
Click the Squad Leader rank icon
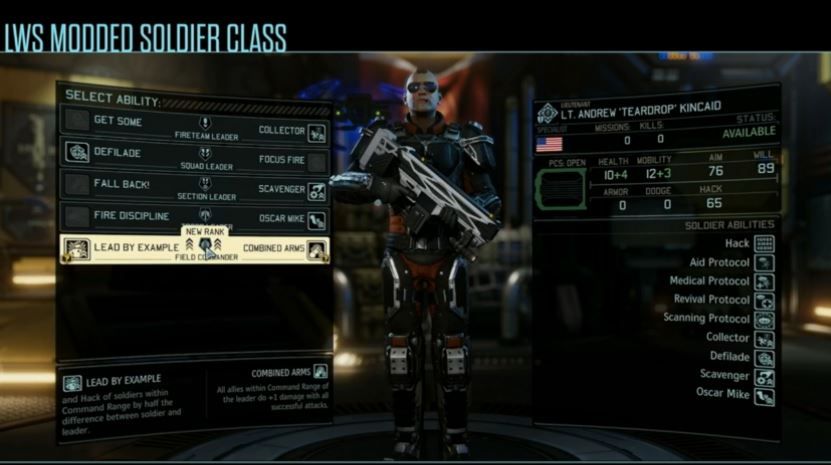click(205, 154)
